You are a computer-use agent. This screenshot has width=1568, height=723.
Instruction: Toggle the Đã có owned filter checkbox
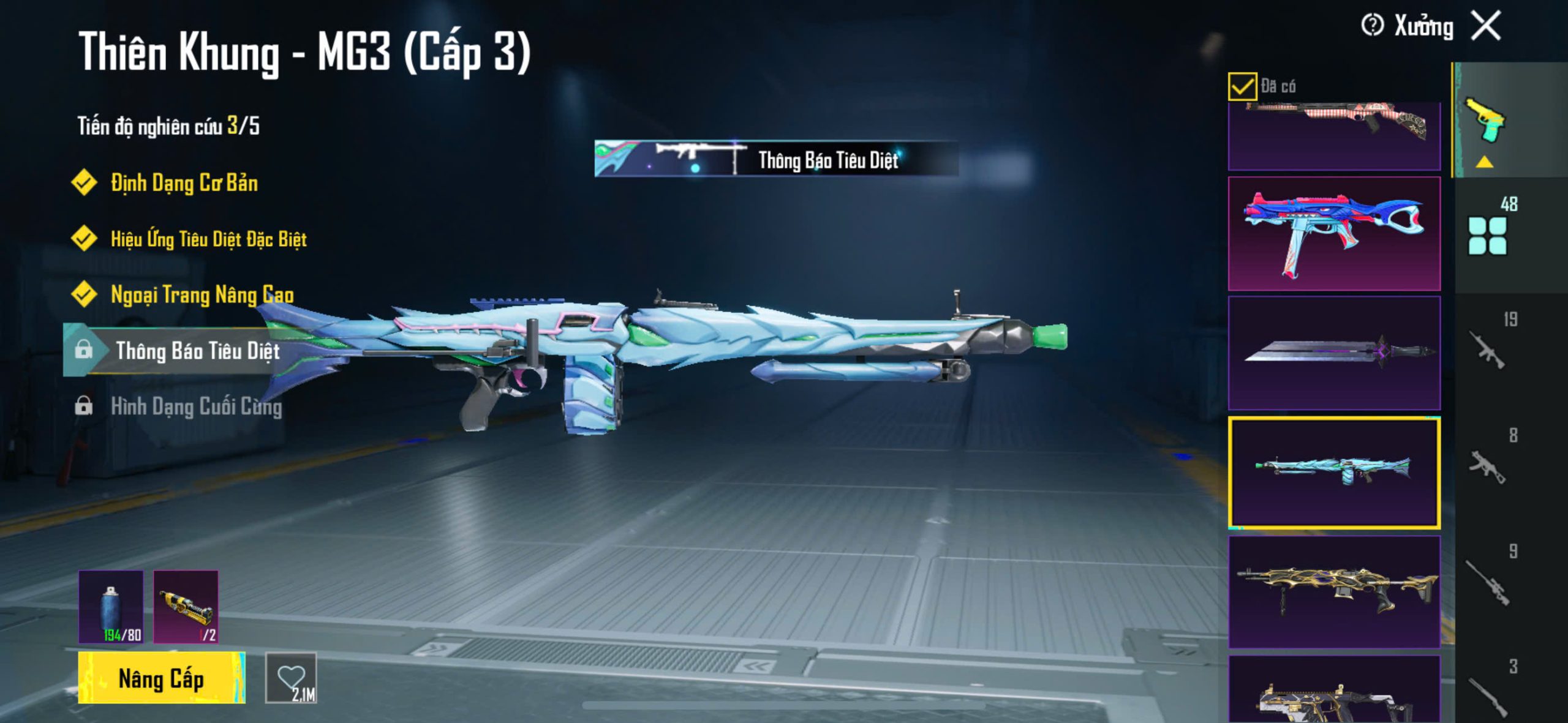tap(1242, 86)
